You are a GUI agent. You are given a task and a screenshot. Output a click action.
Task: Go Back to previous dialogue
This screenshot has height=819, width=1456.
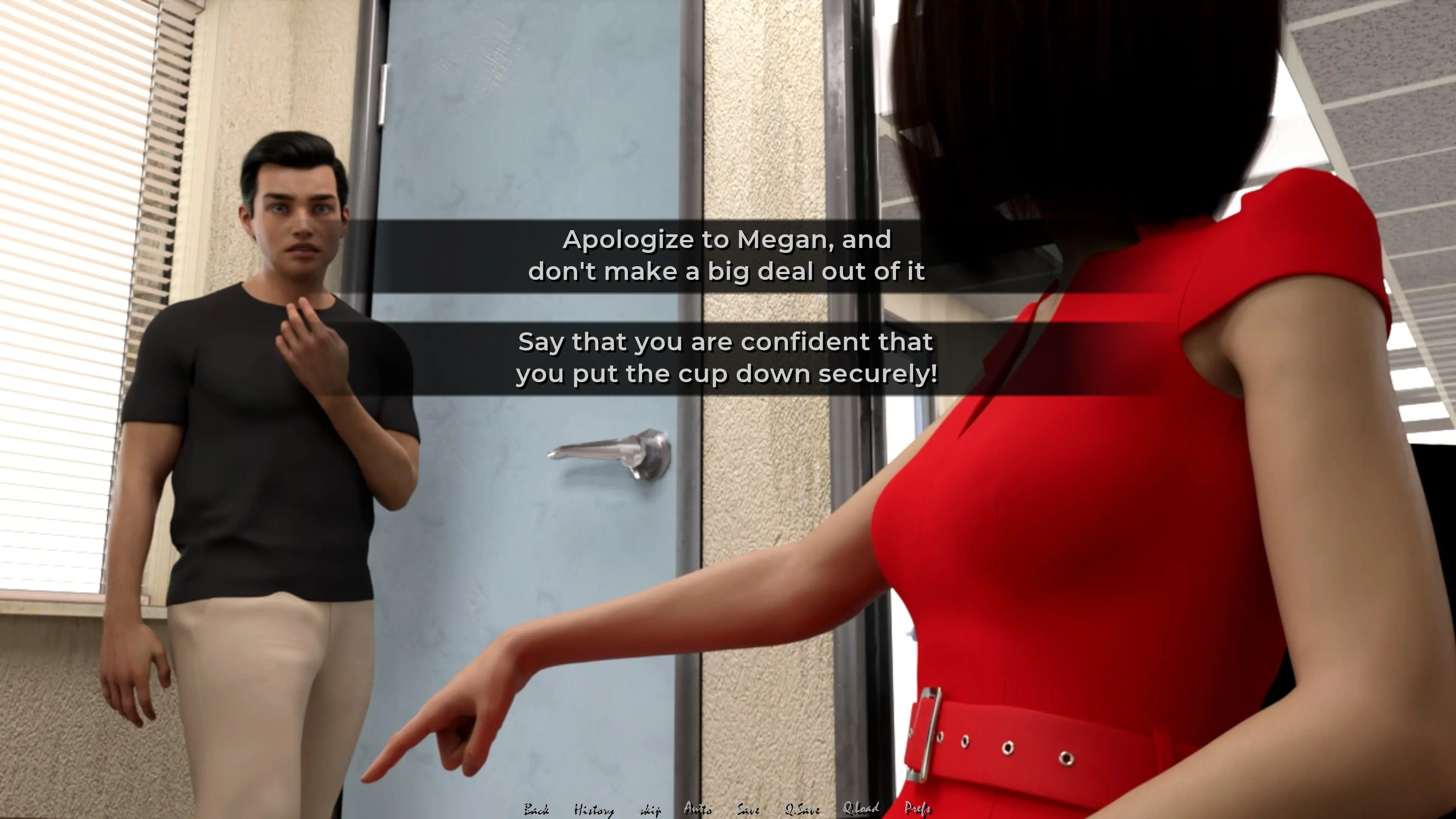click(x=536, y=810)
